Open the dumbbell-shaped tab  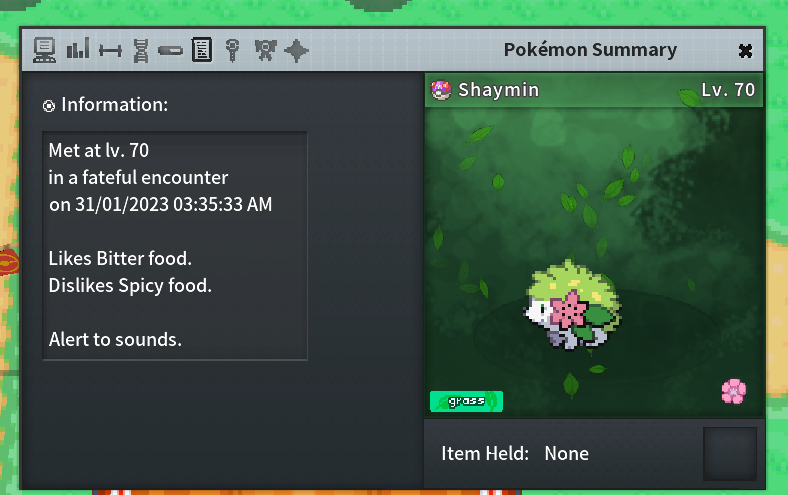[x=110, y=50]
